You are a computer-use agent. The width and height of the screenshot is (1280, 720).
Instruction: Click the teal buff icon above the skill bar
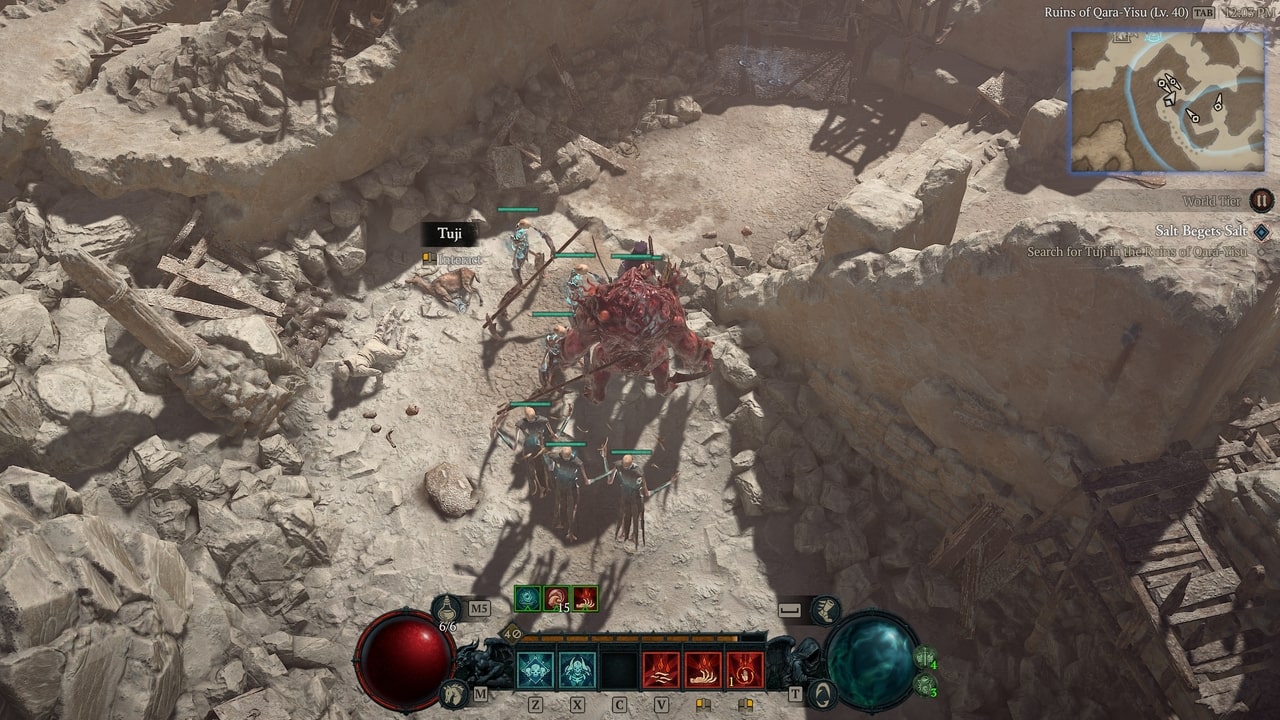tap(526, 597)
